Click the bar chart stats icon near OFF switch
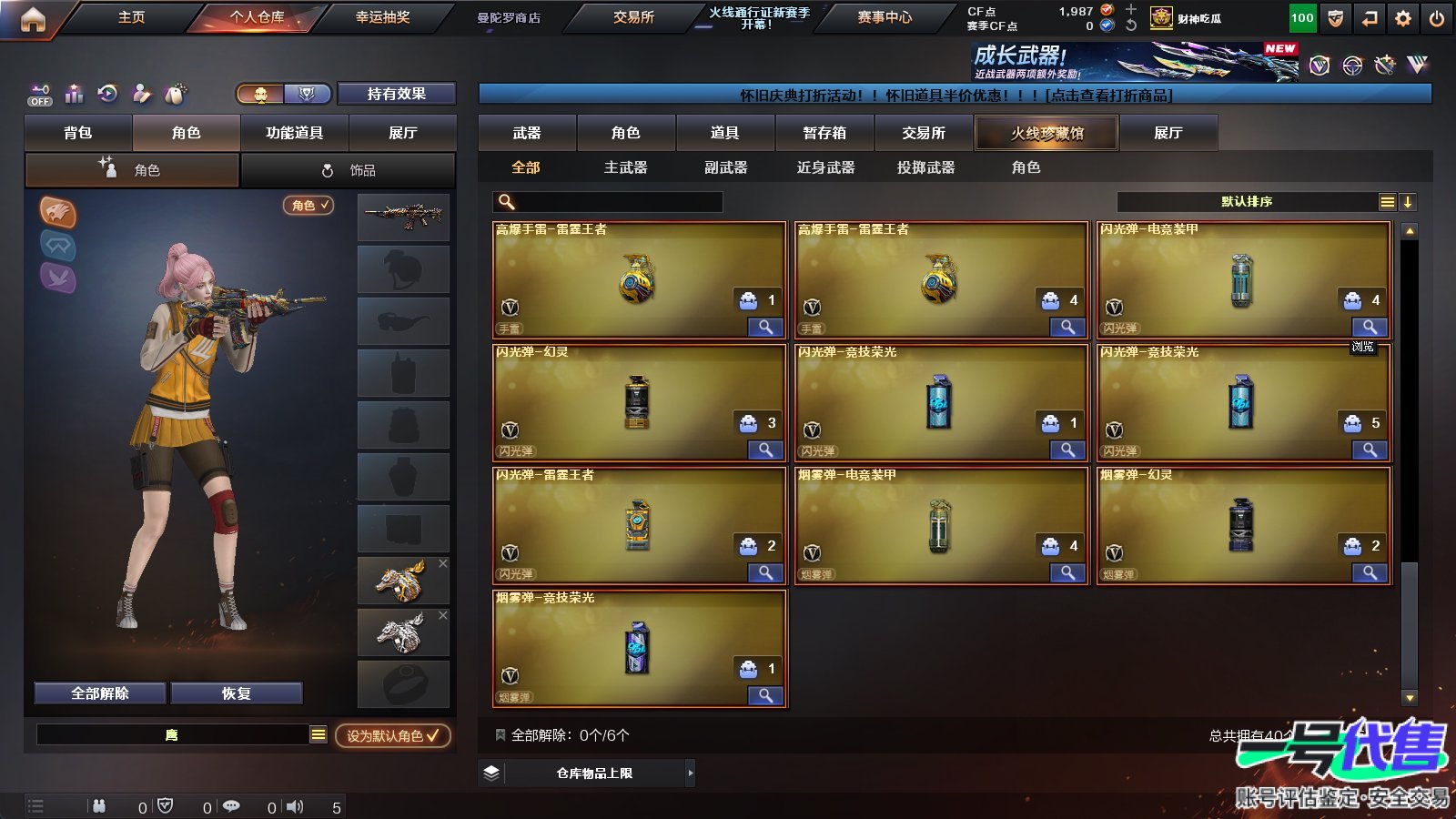The width and height of the screenshot is (1456, 819). point(74,94)
